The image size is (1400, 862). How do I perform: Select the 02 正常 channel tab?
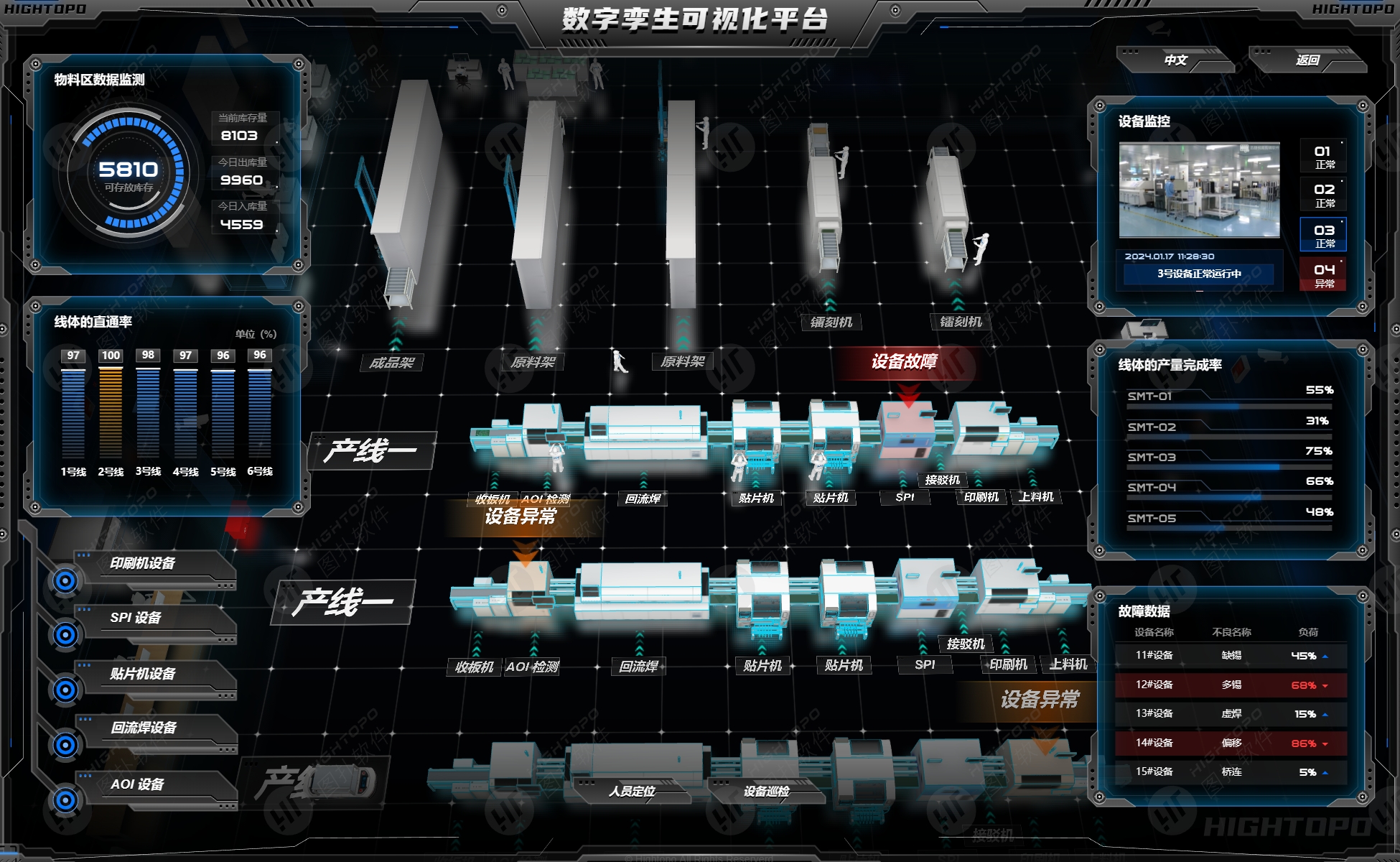coord(1322,193)
